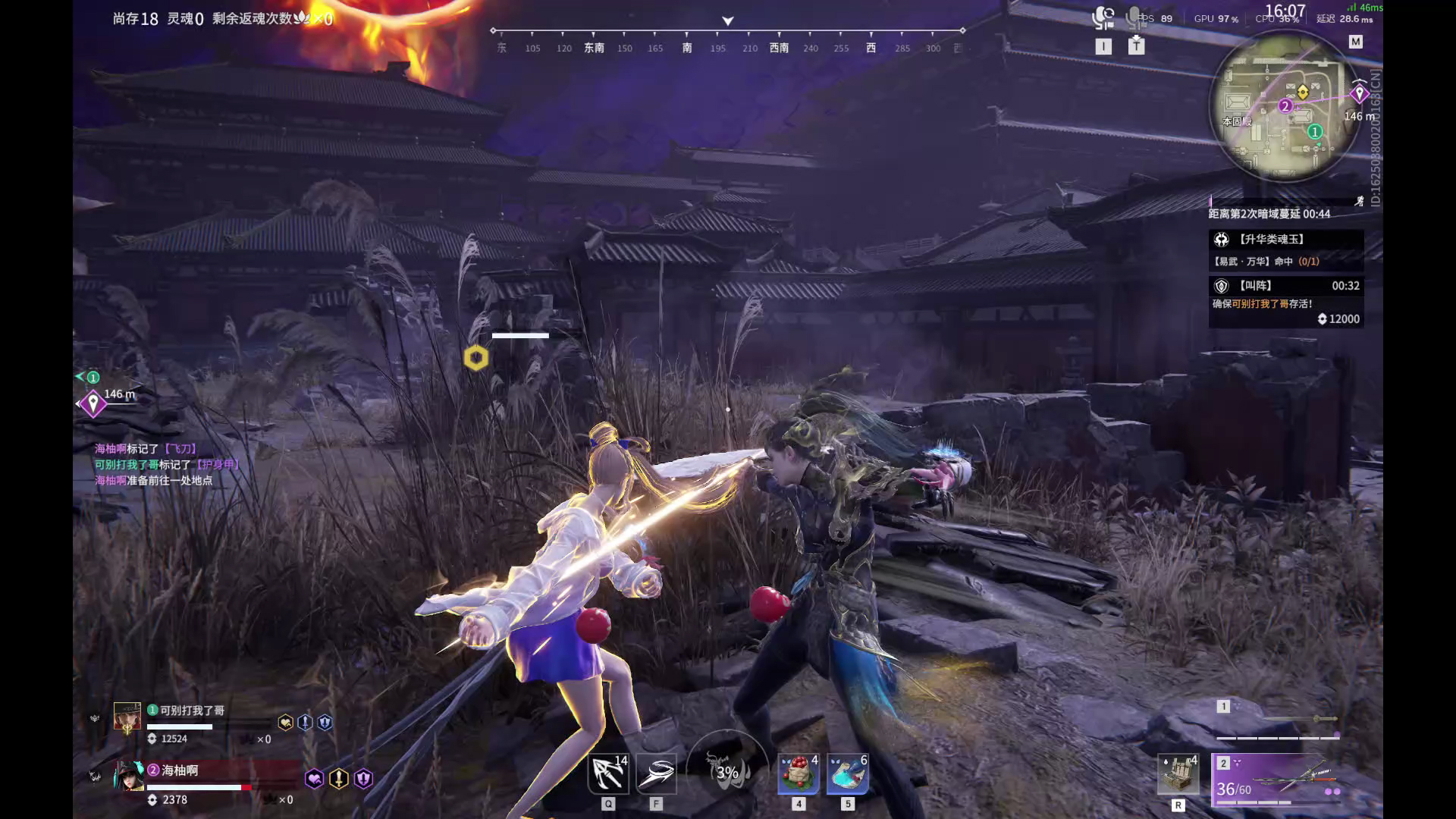Select the Q throwing knife skill icon

click(x=607, y=774)
